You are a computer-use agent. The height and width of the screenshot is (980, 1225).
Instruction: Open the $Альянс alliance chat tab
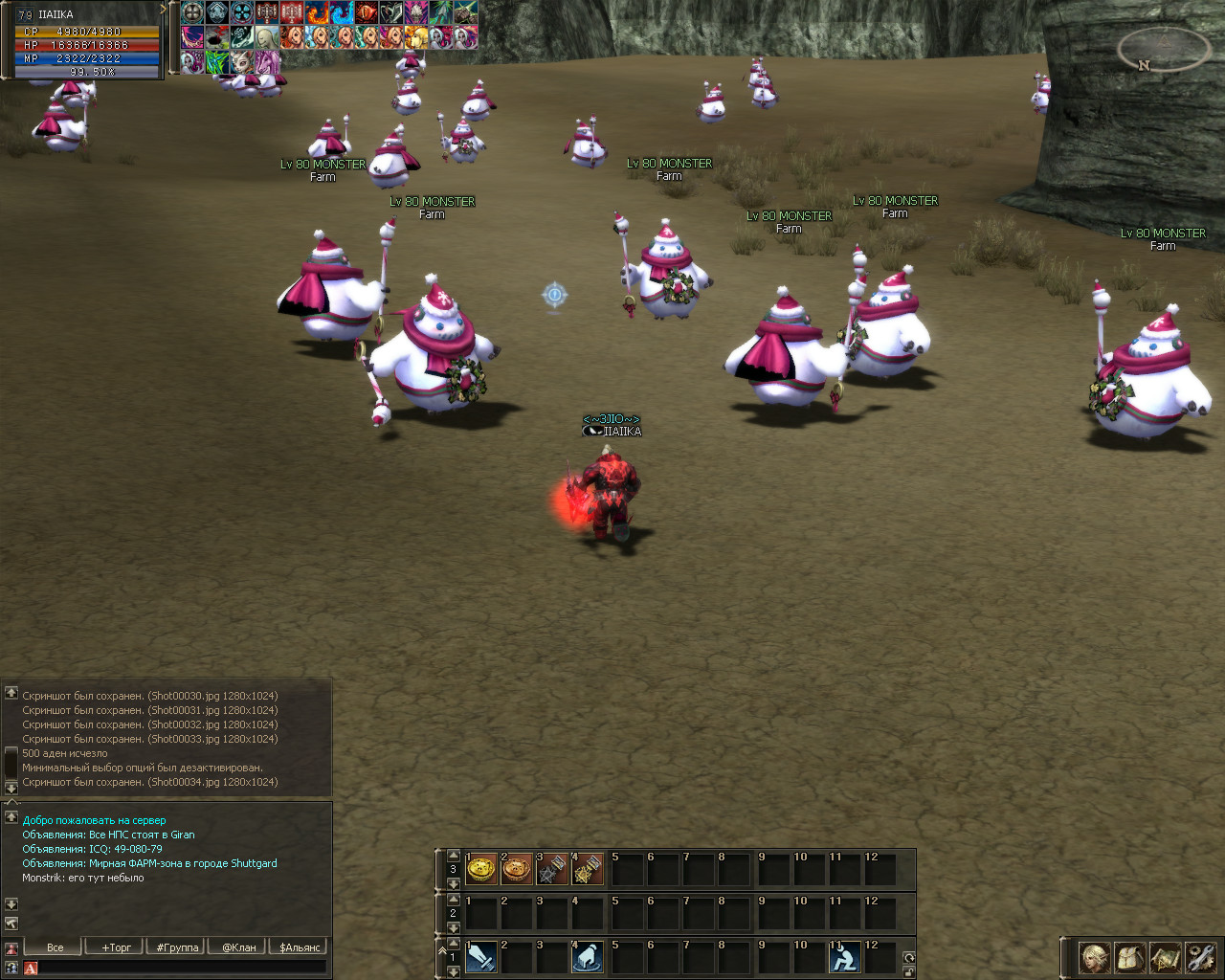(300, 947)
